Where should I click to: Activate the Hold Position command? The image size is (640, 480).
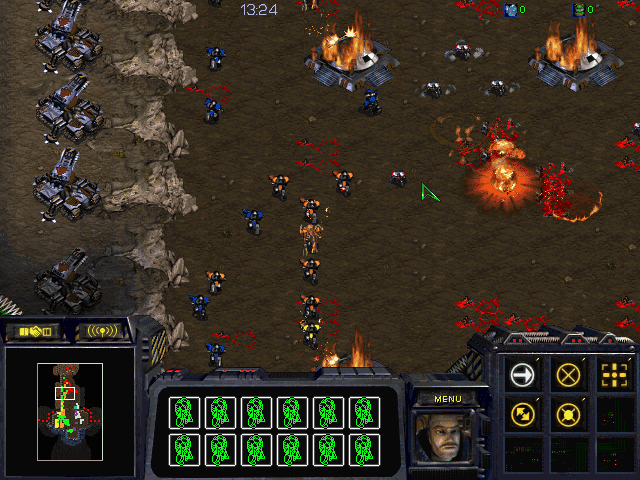click(x=569, y=412)
